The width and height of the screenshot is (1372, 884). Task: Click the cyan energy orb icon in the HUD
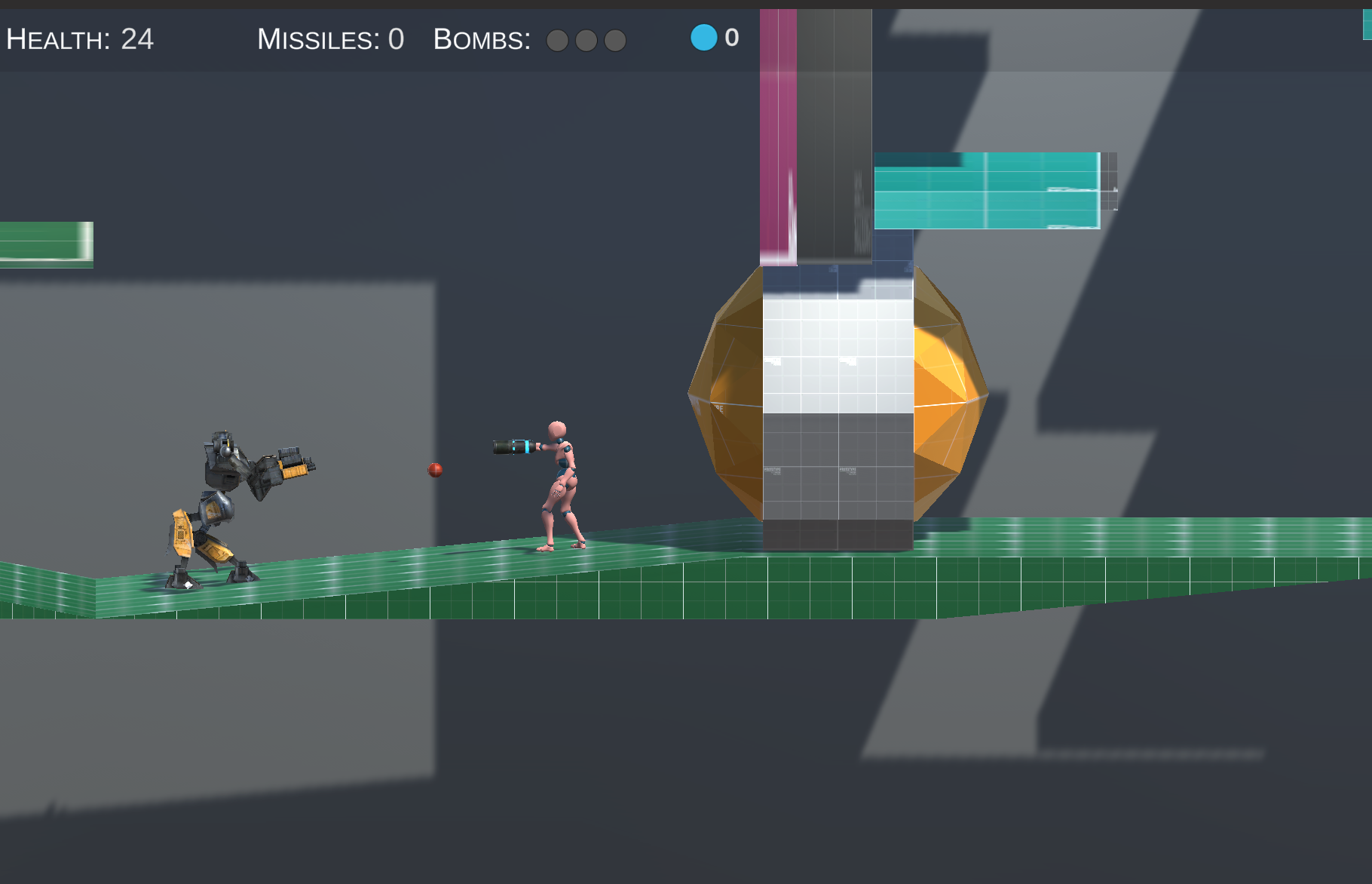coord(704,38)
